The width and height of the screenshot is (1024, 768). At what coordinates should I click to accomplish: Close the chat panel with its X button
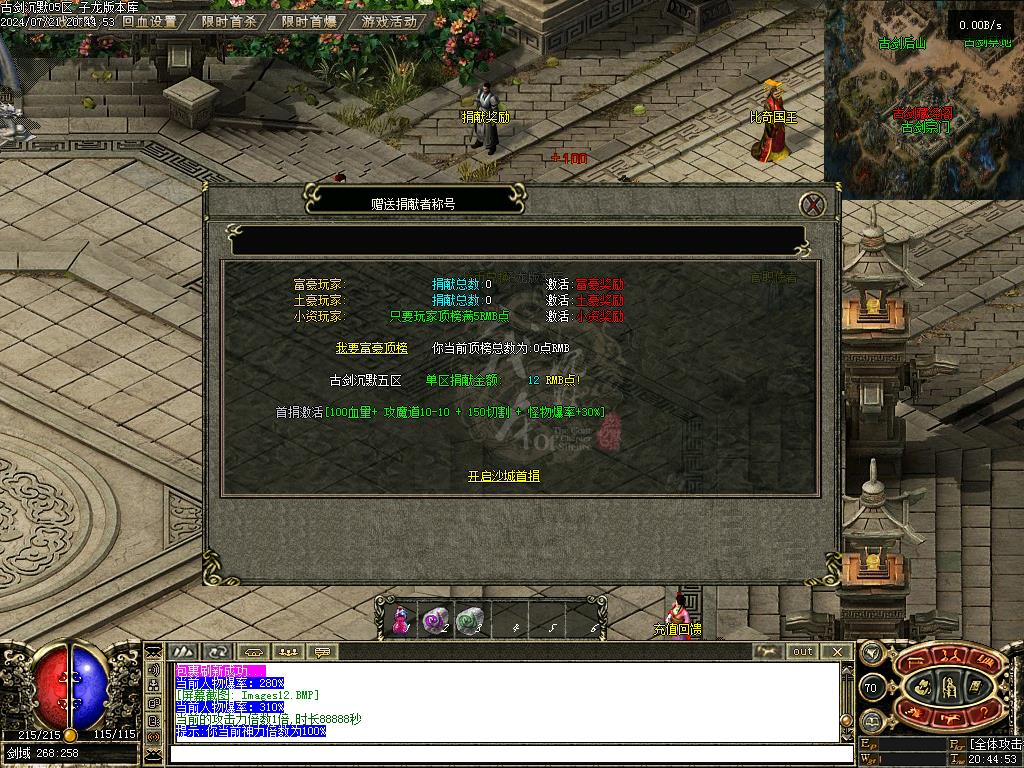pos(836,652)
